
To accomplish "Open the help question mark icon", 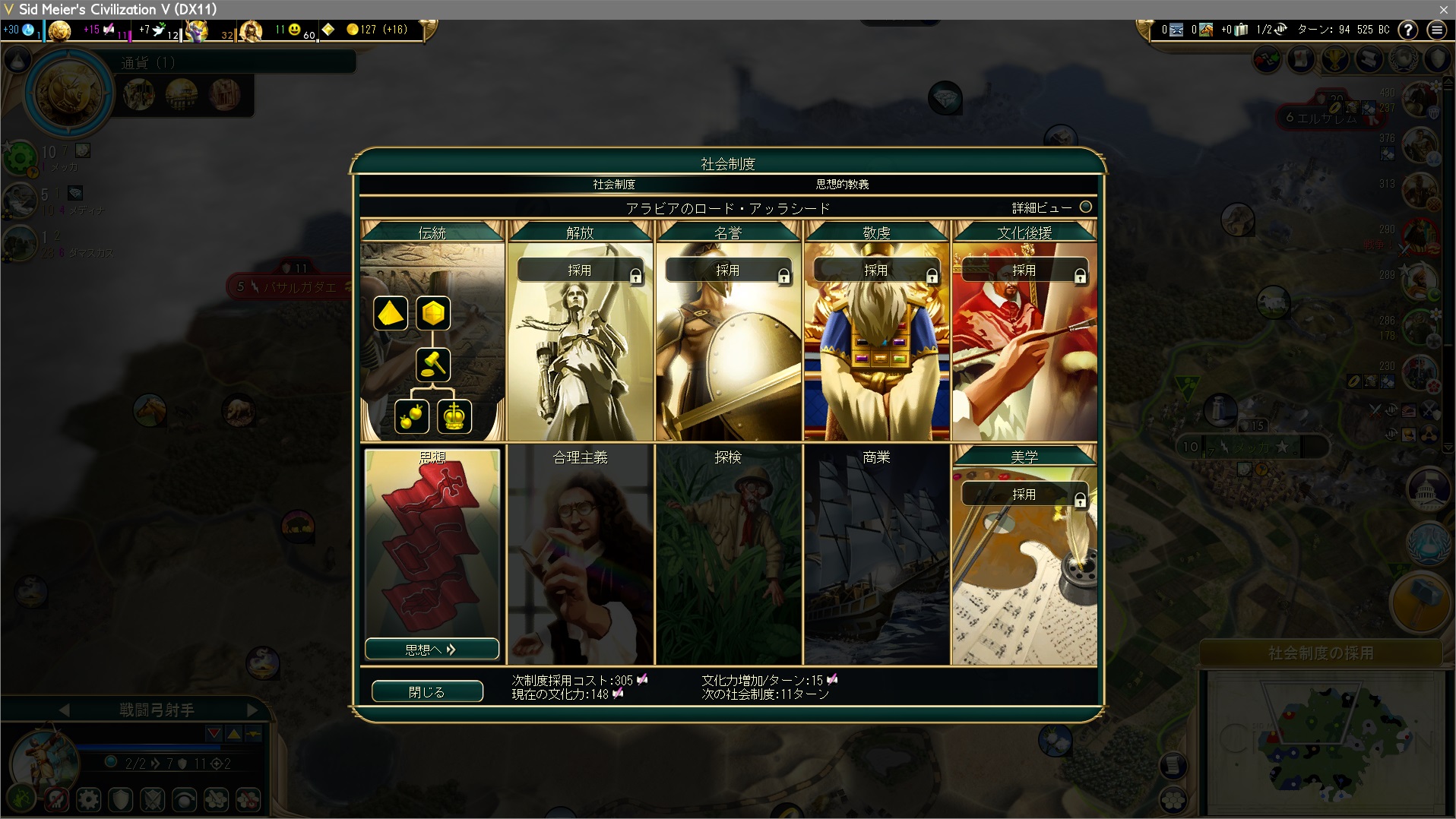I will (x=1408, y=30).
